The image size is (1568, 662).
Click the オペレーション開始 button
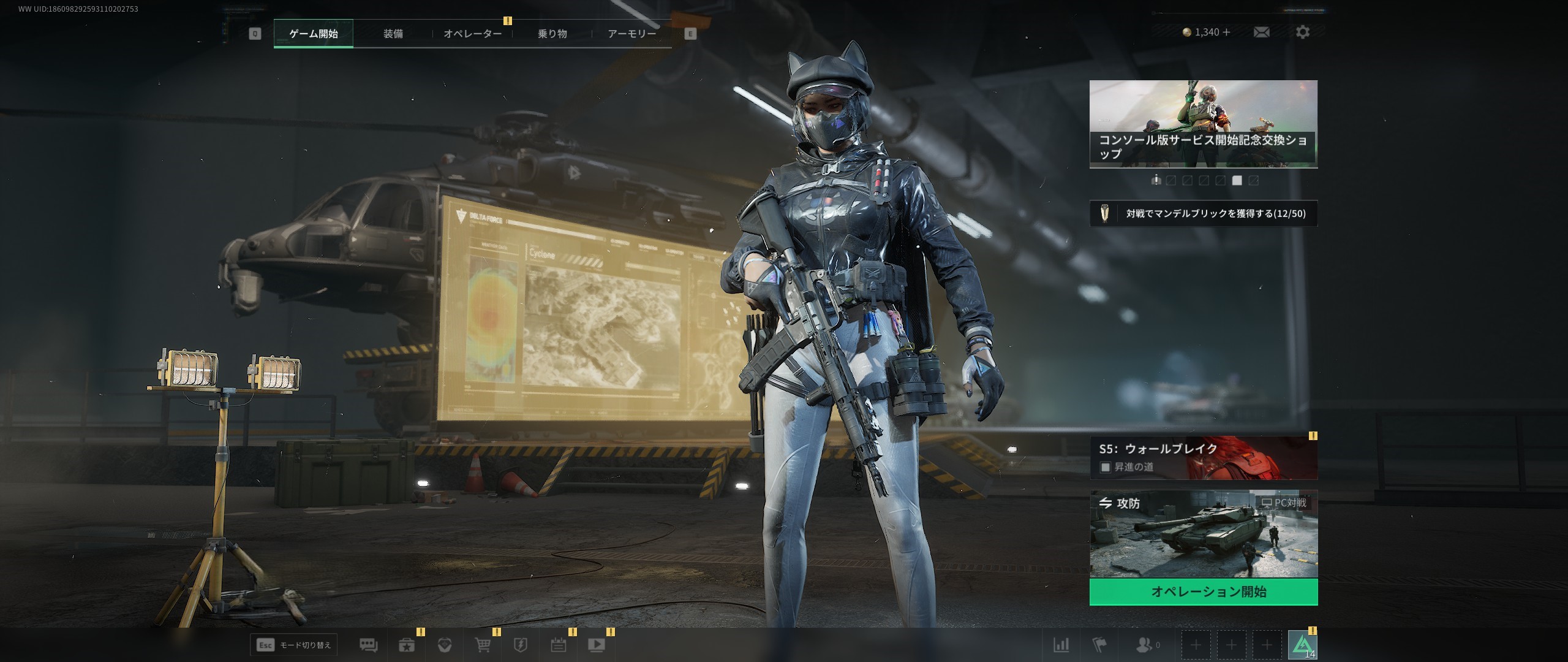[1203, 592]
